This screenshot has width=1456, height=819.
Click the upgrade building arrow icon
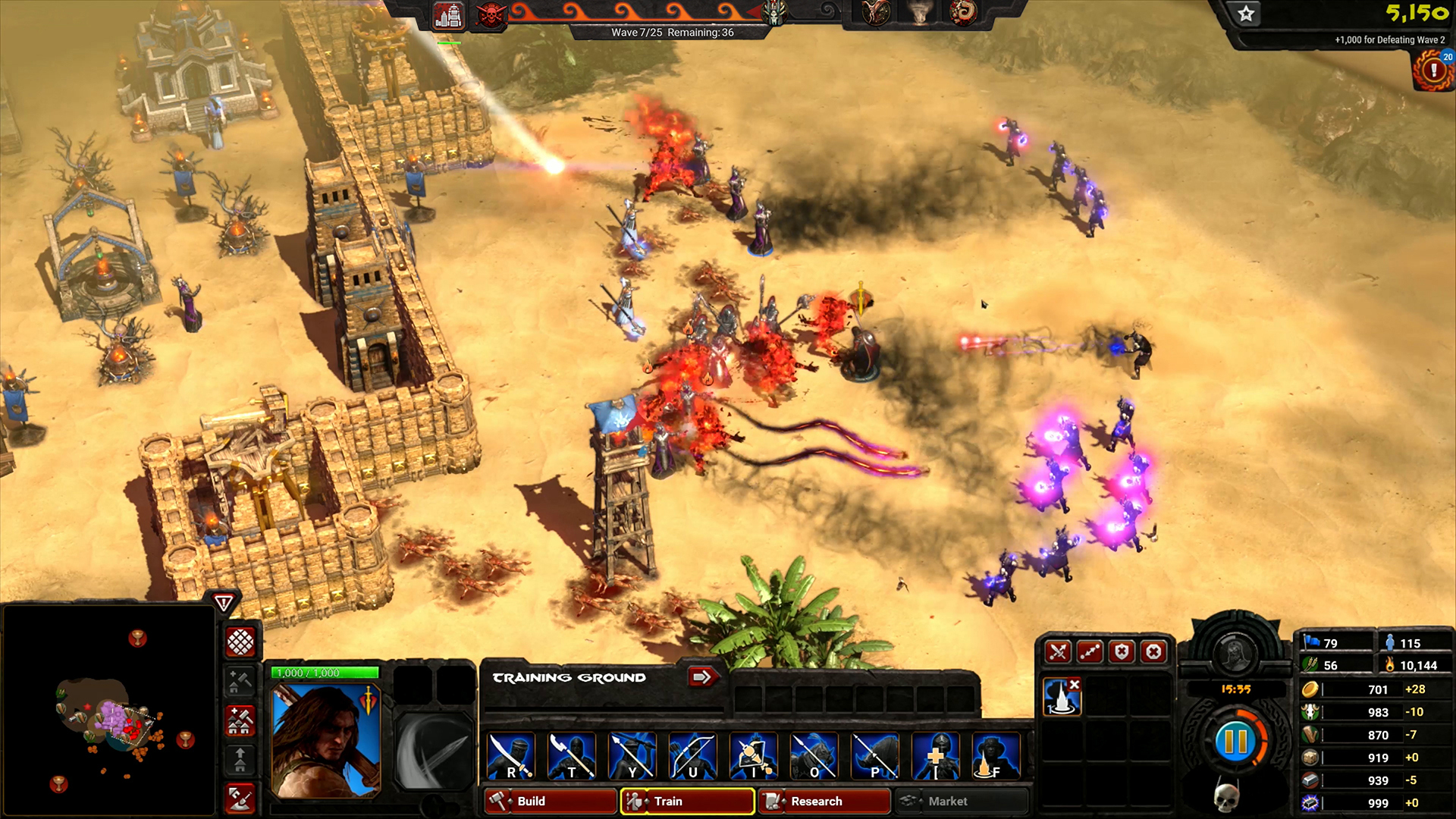tap(240, 755)
